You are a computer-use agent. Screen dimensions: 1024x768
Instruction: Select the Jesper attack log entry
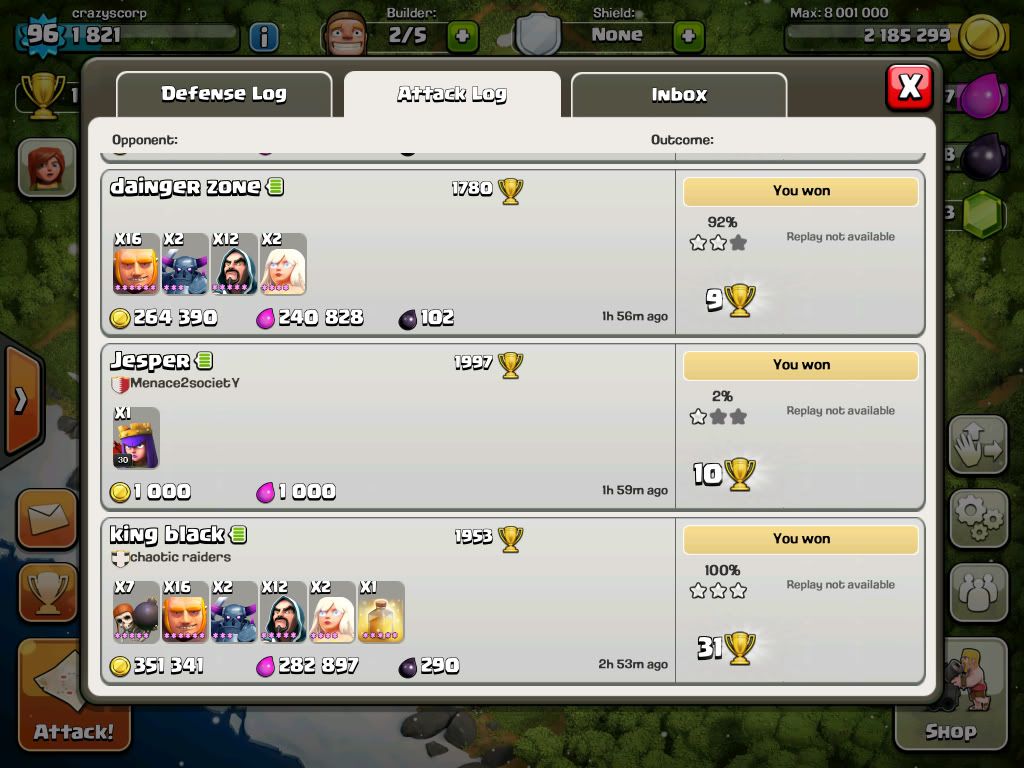point(390,426)
